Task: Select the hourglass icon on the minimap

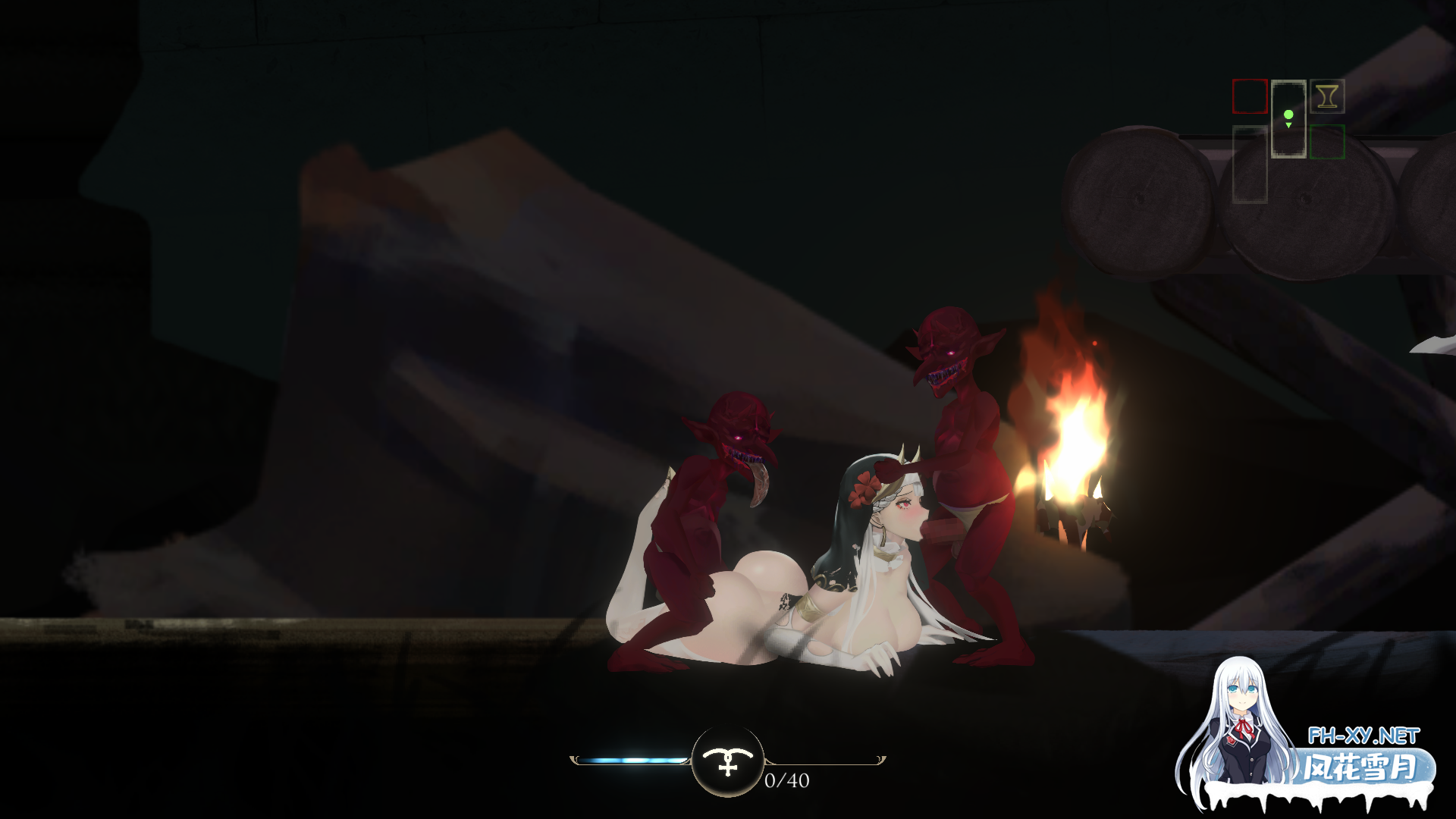Action: click(1326, 96)
